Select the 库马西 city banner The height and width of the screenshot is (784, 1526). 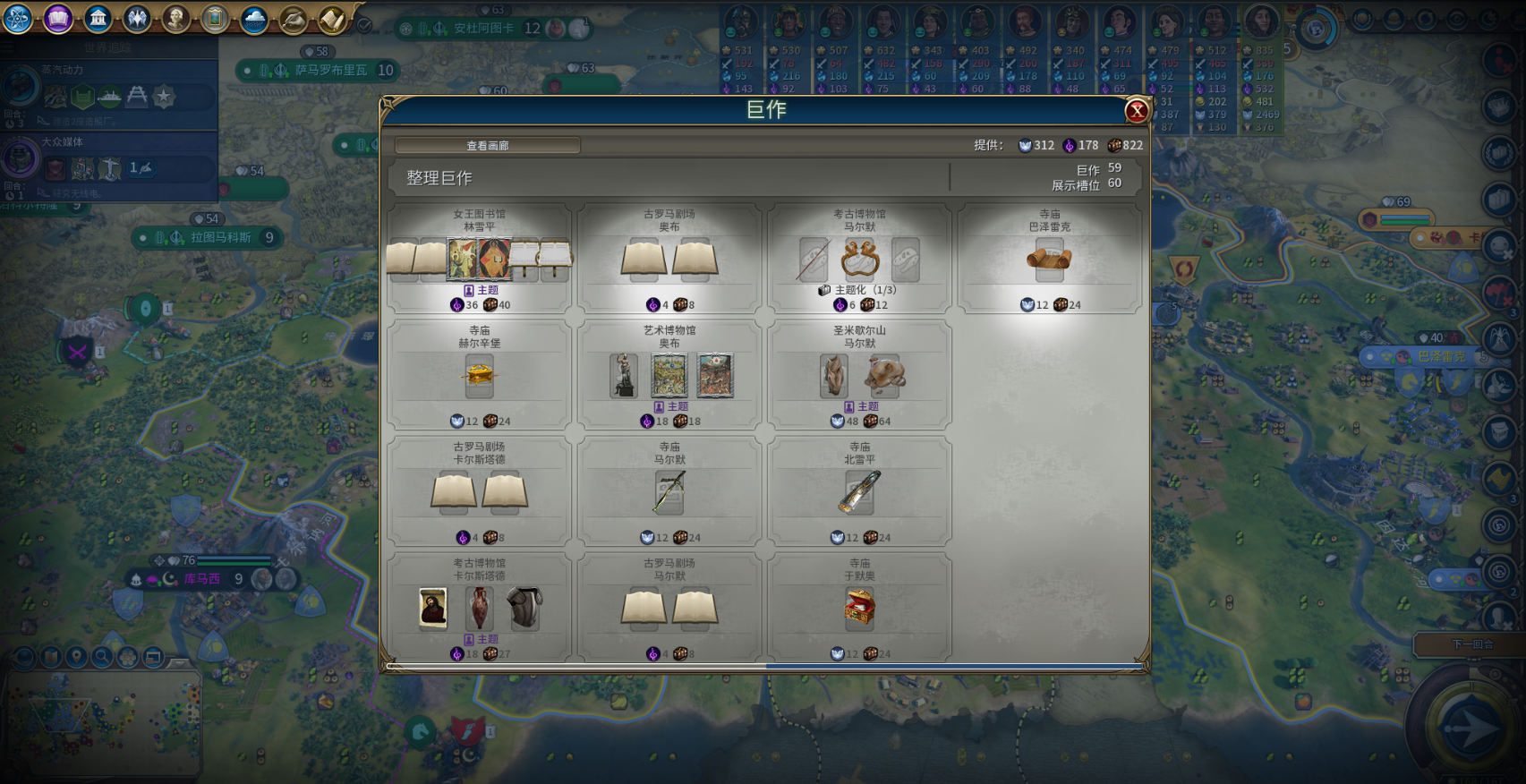tap(202, 579)
